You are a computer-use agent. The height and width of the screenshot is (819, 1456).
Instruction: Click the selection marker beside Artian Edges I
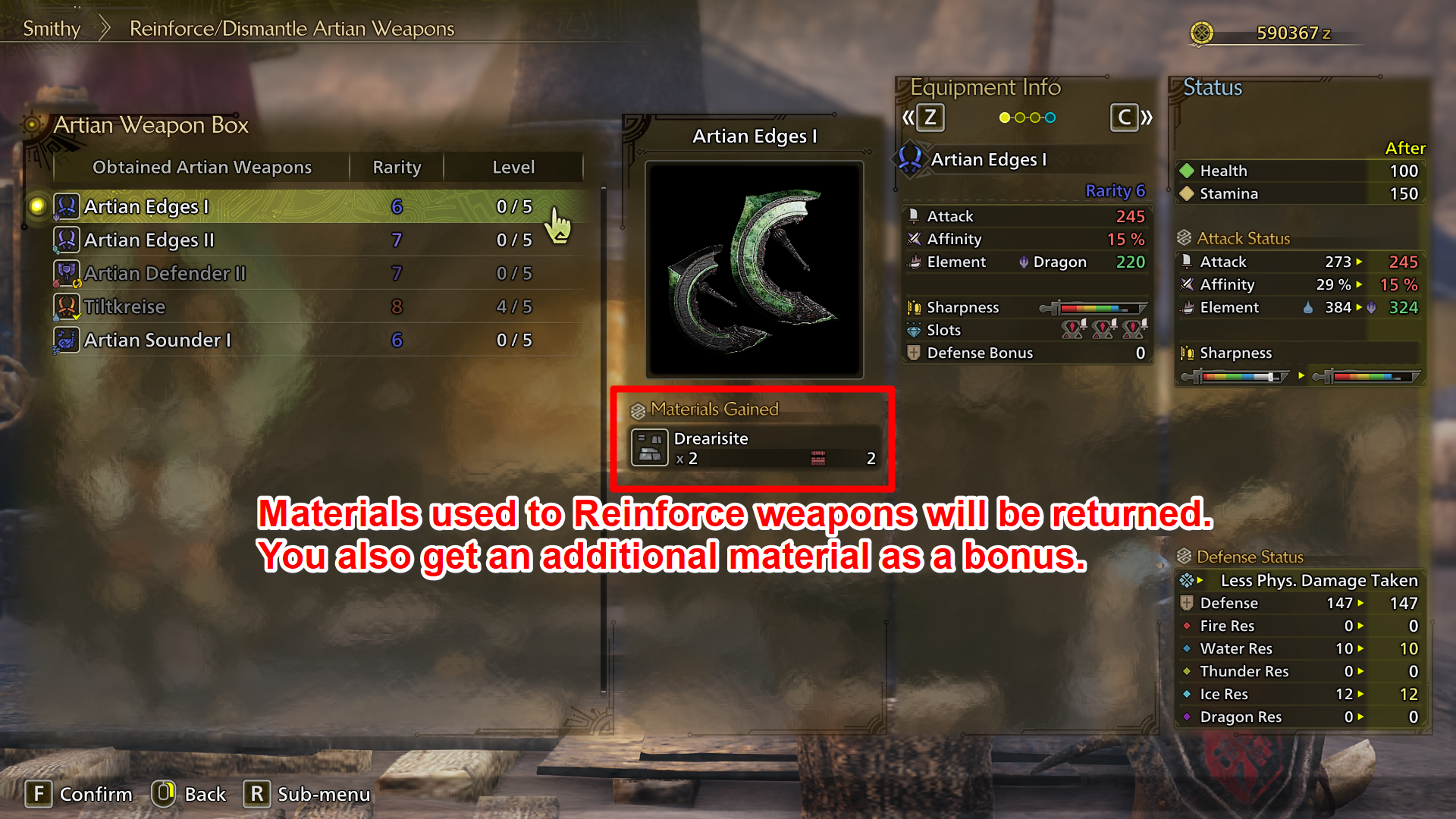coord(37,206)
